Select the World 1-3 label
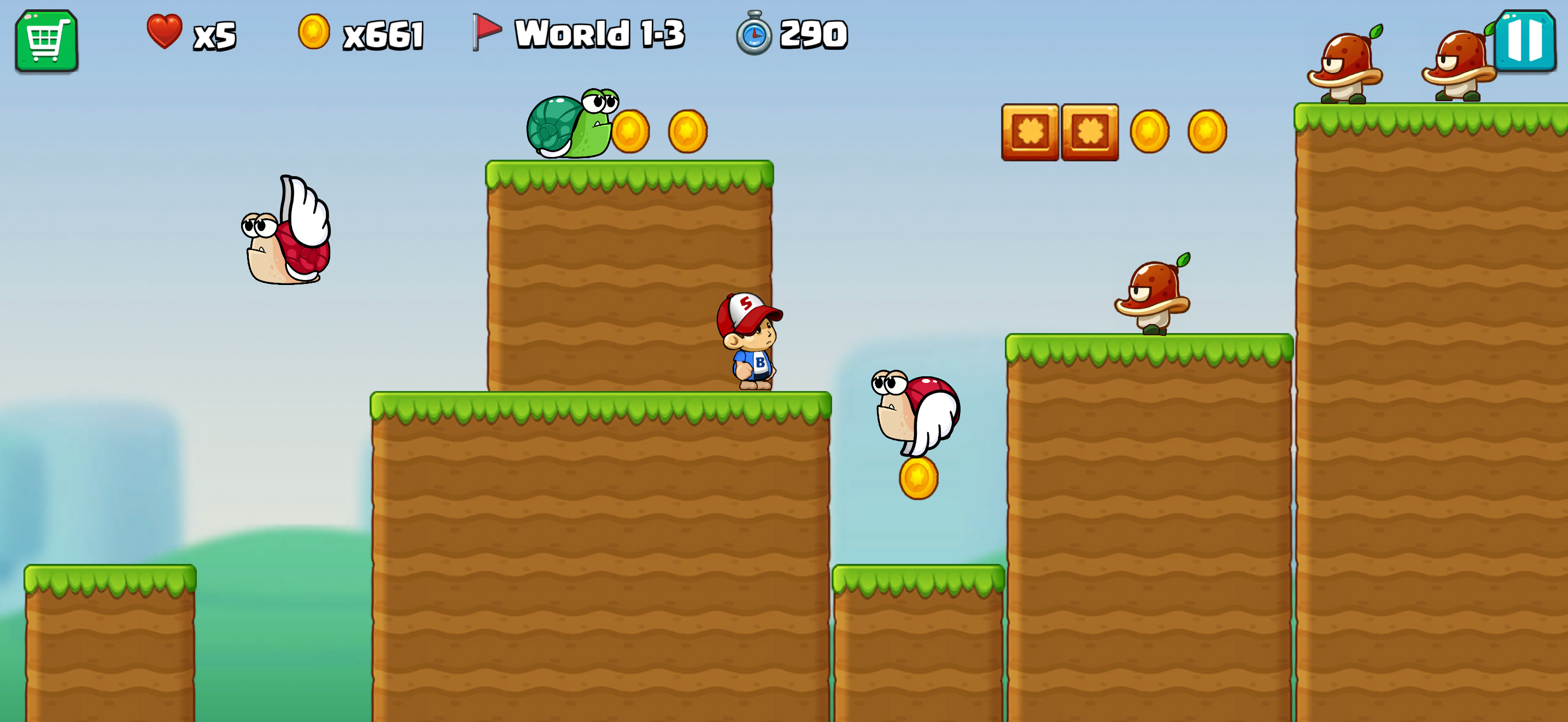 pos(600,33)
